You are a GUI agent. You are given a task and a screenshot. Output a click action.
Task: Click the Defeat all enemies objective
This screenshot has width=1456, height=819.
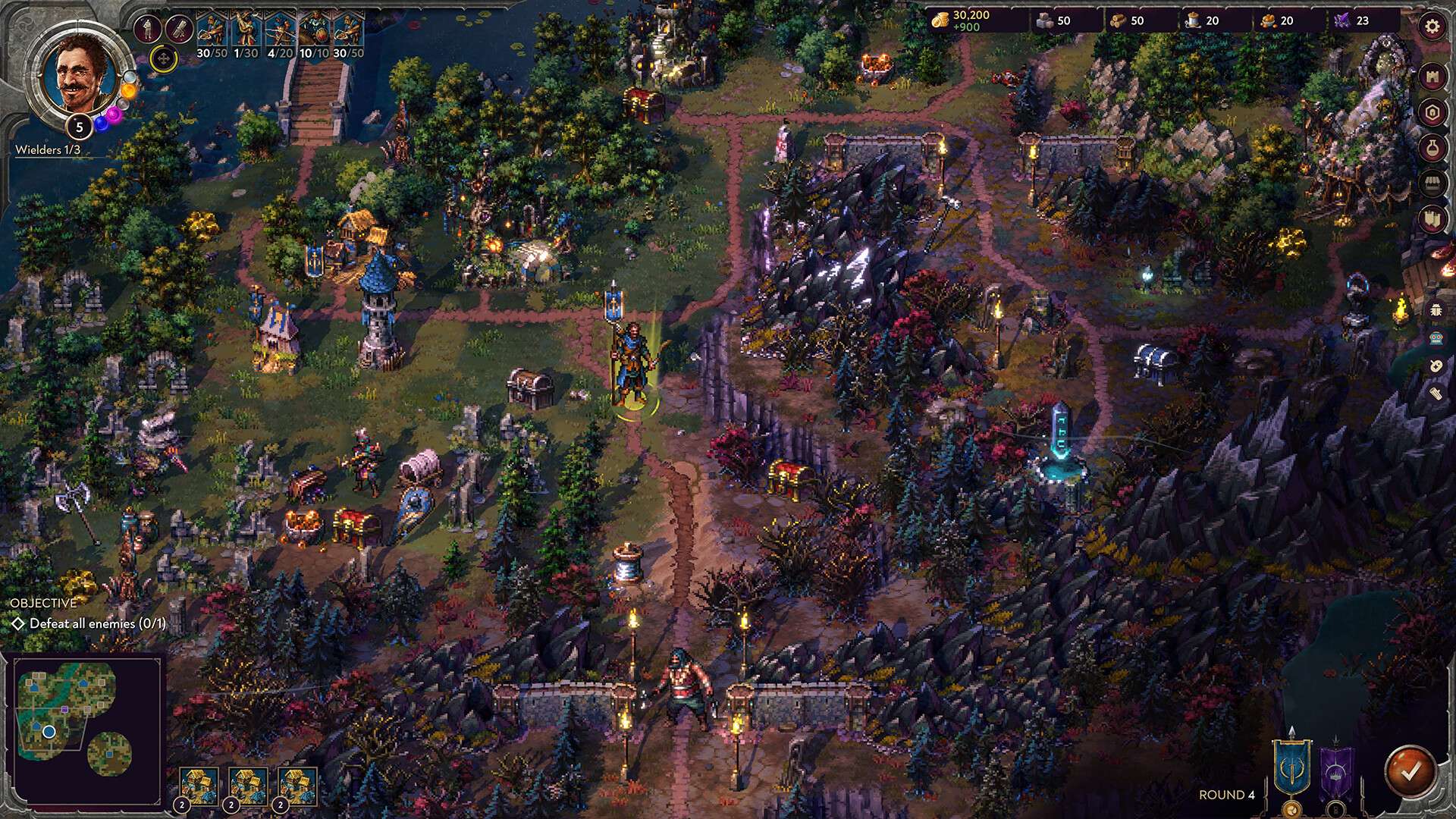pos(89,623)
